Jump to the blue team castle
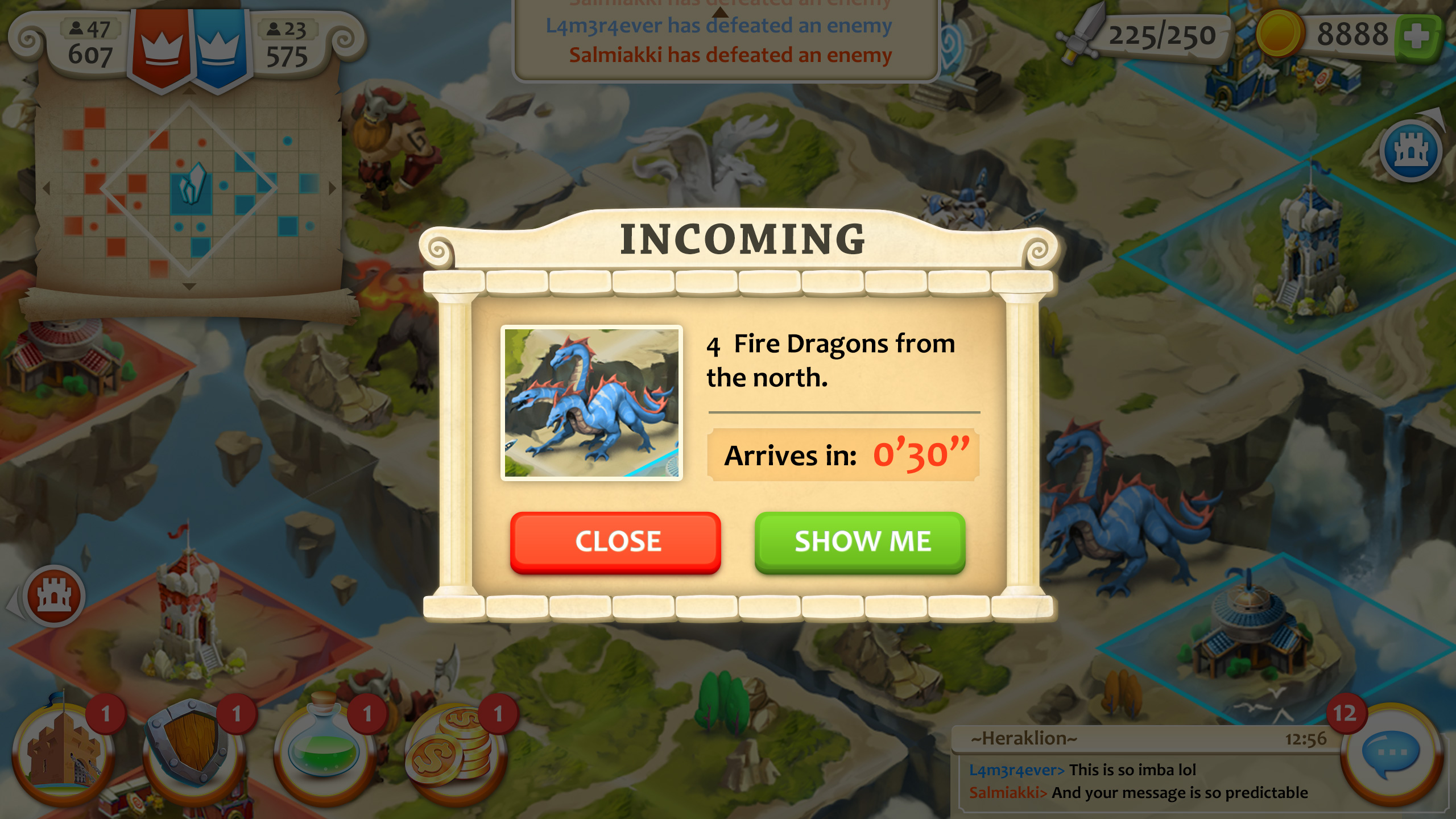The image size is (1456, 819). click(x=1410, y=151)
